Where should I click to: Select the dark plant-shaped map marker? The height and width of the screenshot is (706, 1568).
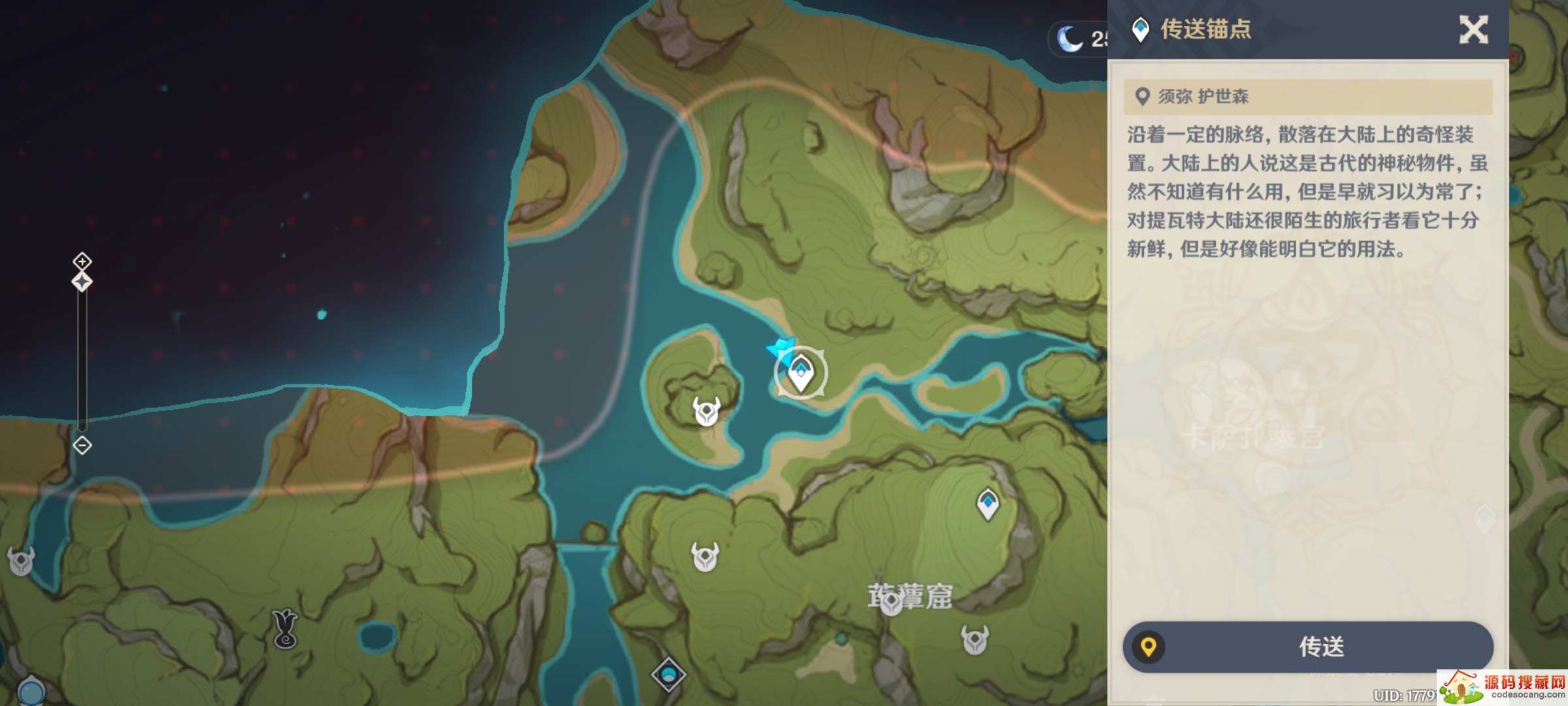pyautogui.click(x=285, y=629)
